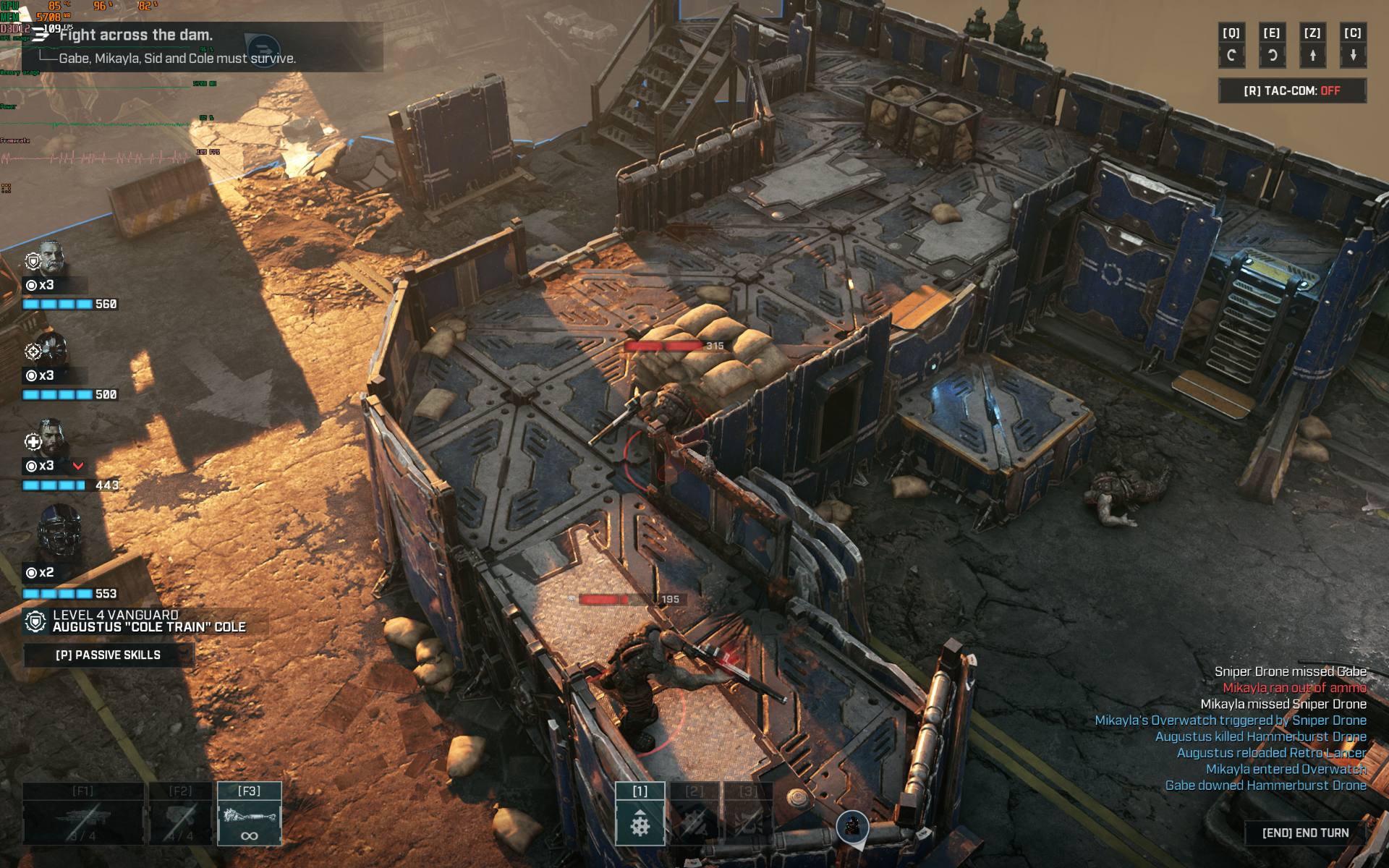Select Sid's mustached portrait
The height and width of the screenshot is (868, 1389).
tap(52, 257)
